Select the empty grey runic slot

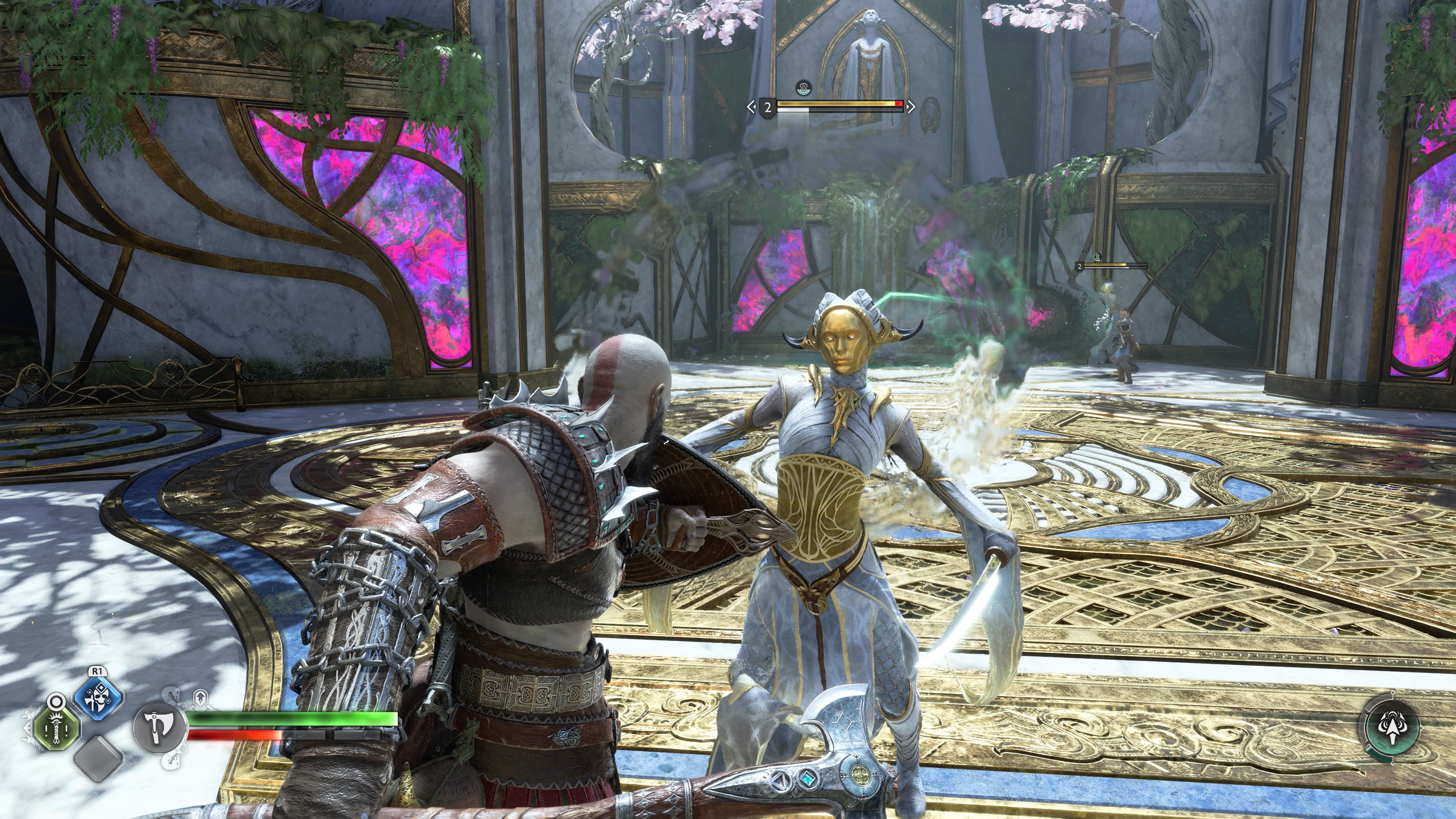99,758
